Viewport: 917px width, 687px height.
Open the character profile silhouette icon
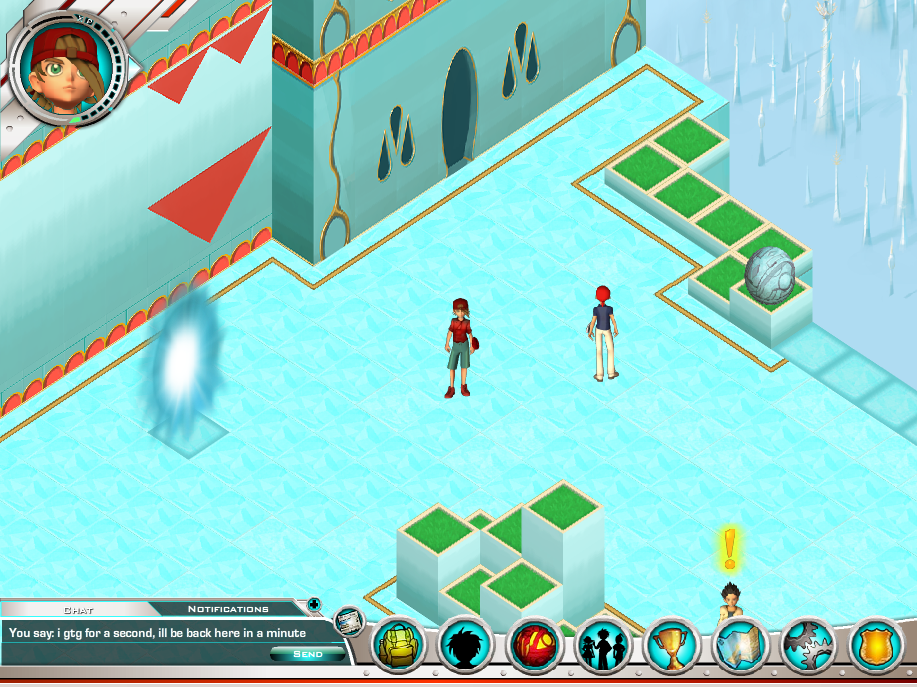tap(468, 645)
